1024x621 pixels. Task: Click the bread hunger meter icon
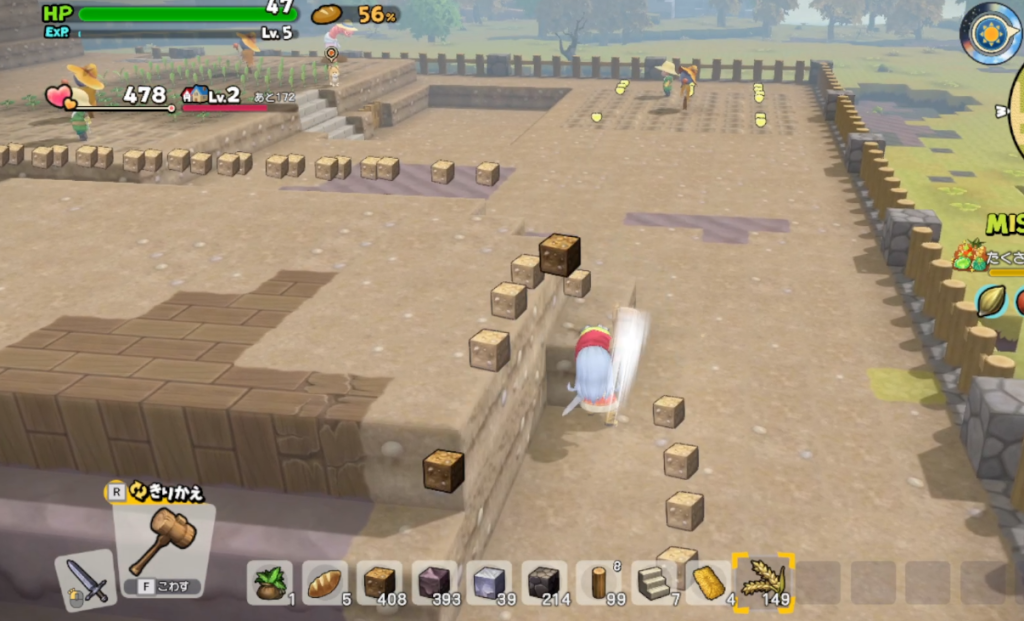(327, 14)
